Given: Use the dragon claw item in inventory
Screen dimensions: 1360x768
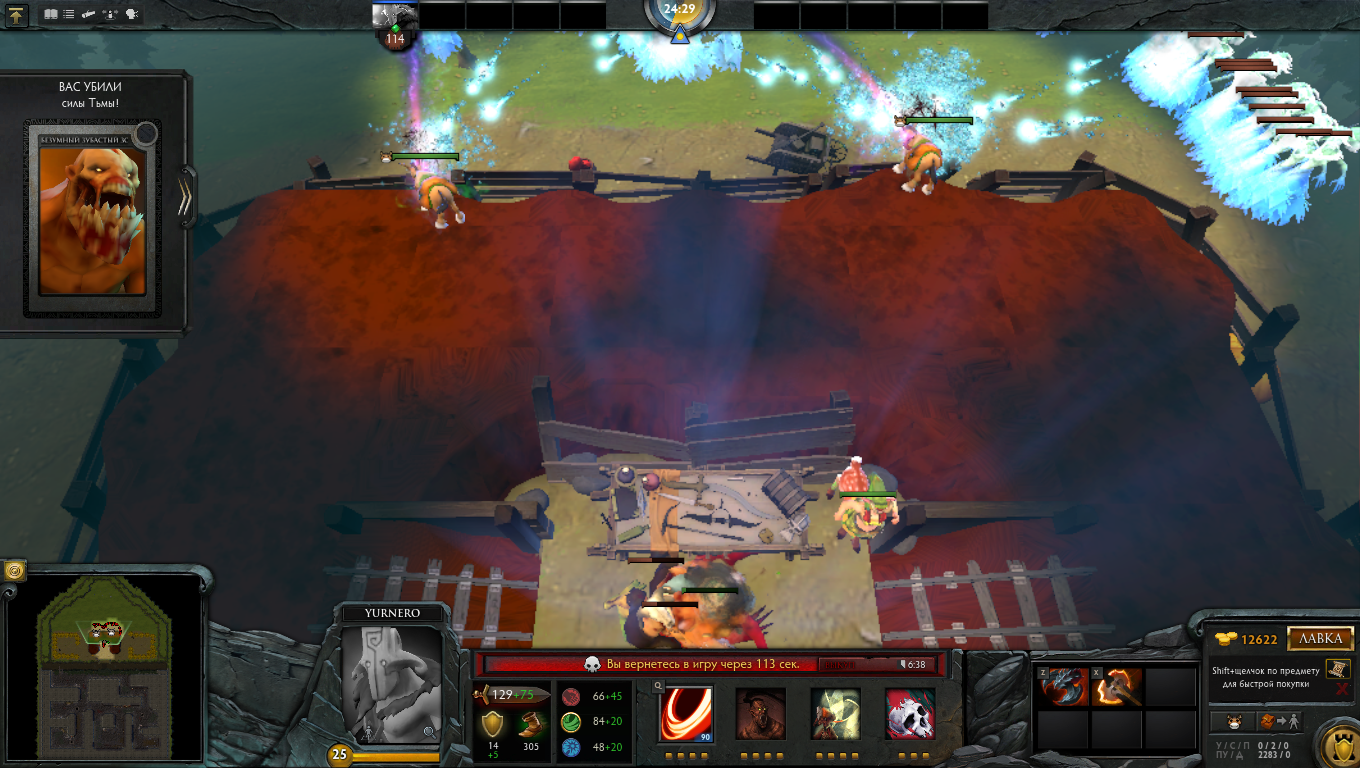Looking at the screenshot, I should pyautogui.click(x=1064, y=687).
